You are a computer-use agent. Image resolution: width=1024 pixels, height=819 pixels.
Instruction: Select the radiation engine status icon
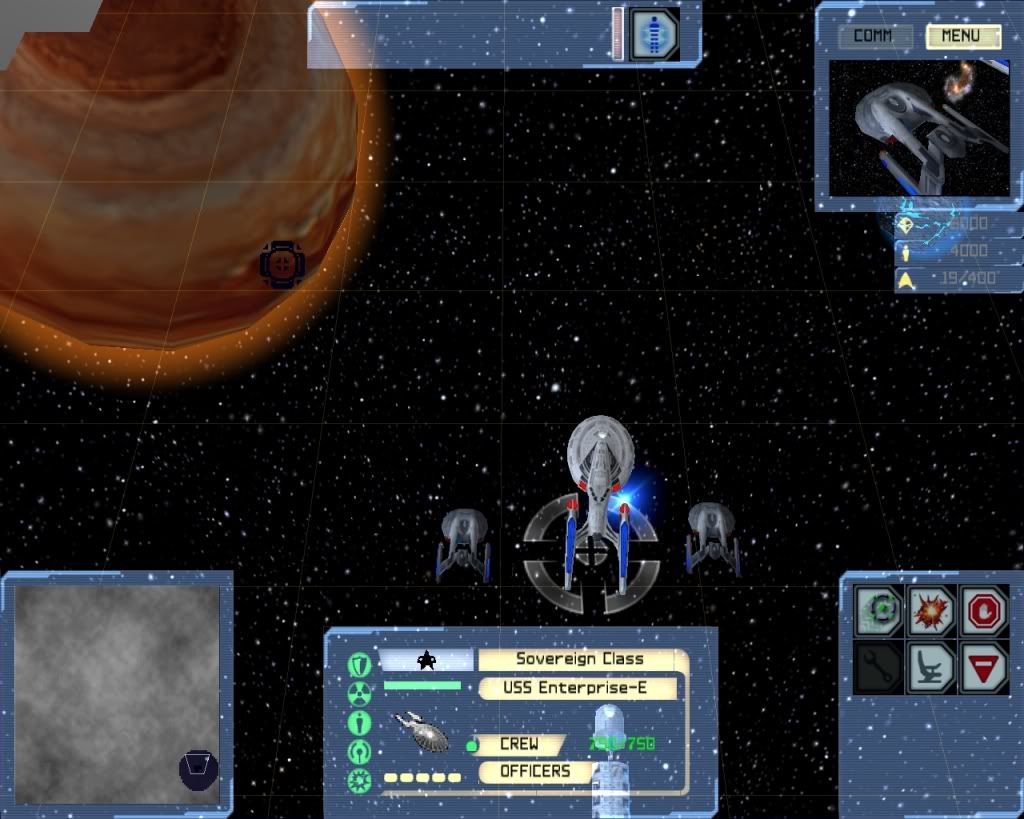tap(359, 693)
